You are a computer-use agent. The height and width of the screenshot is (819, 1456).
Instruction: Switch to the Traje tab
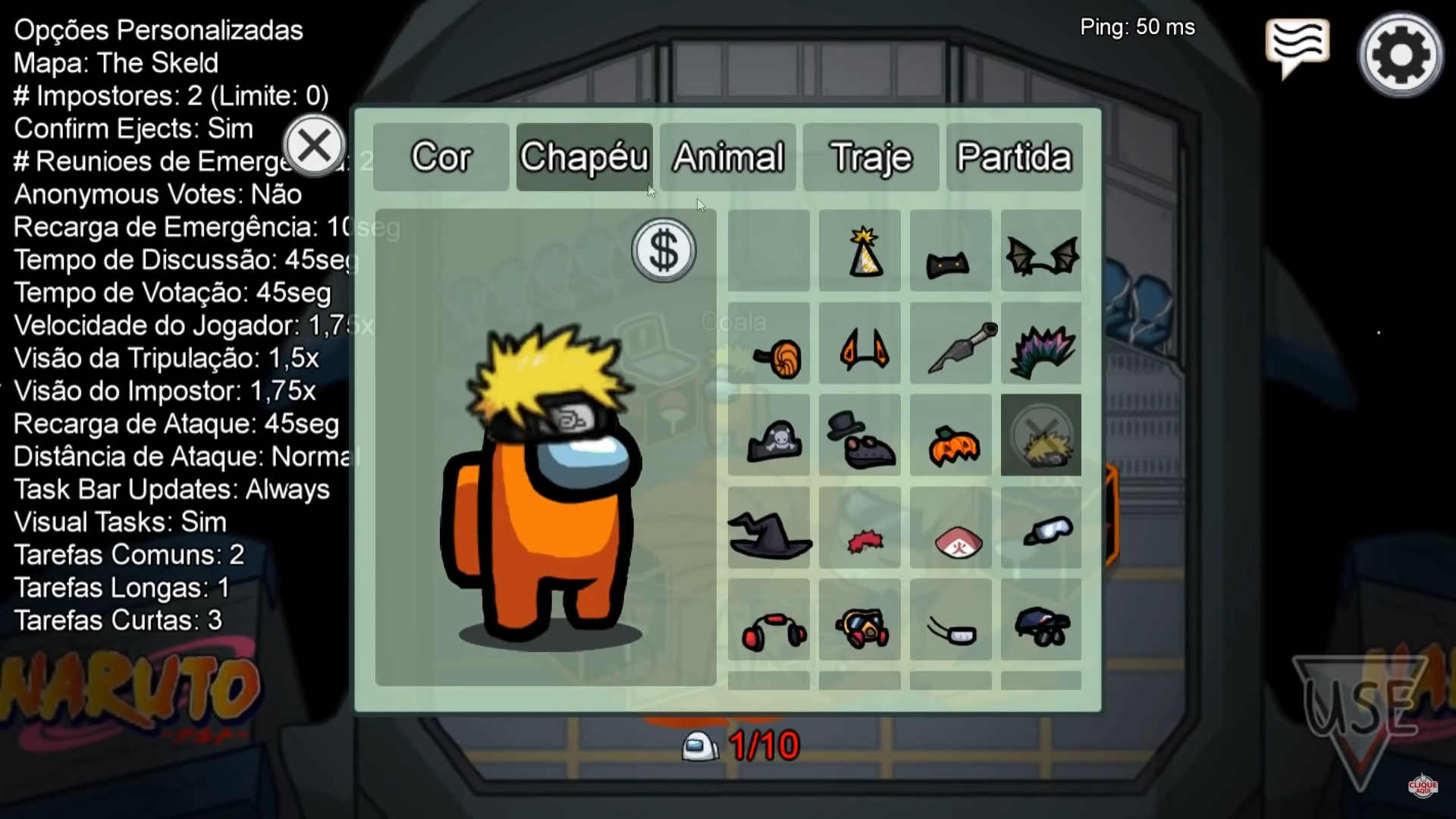pyautogui.click(x=870, y=158)
